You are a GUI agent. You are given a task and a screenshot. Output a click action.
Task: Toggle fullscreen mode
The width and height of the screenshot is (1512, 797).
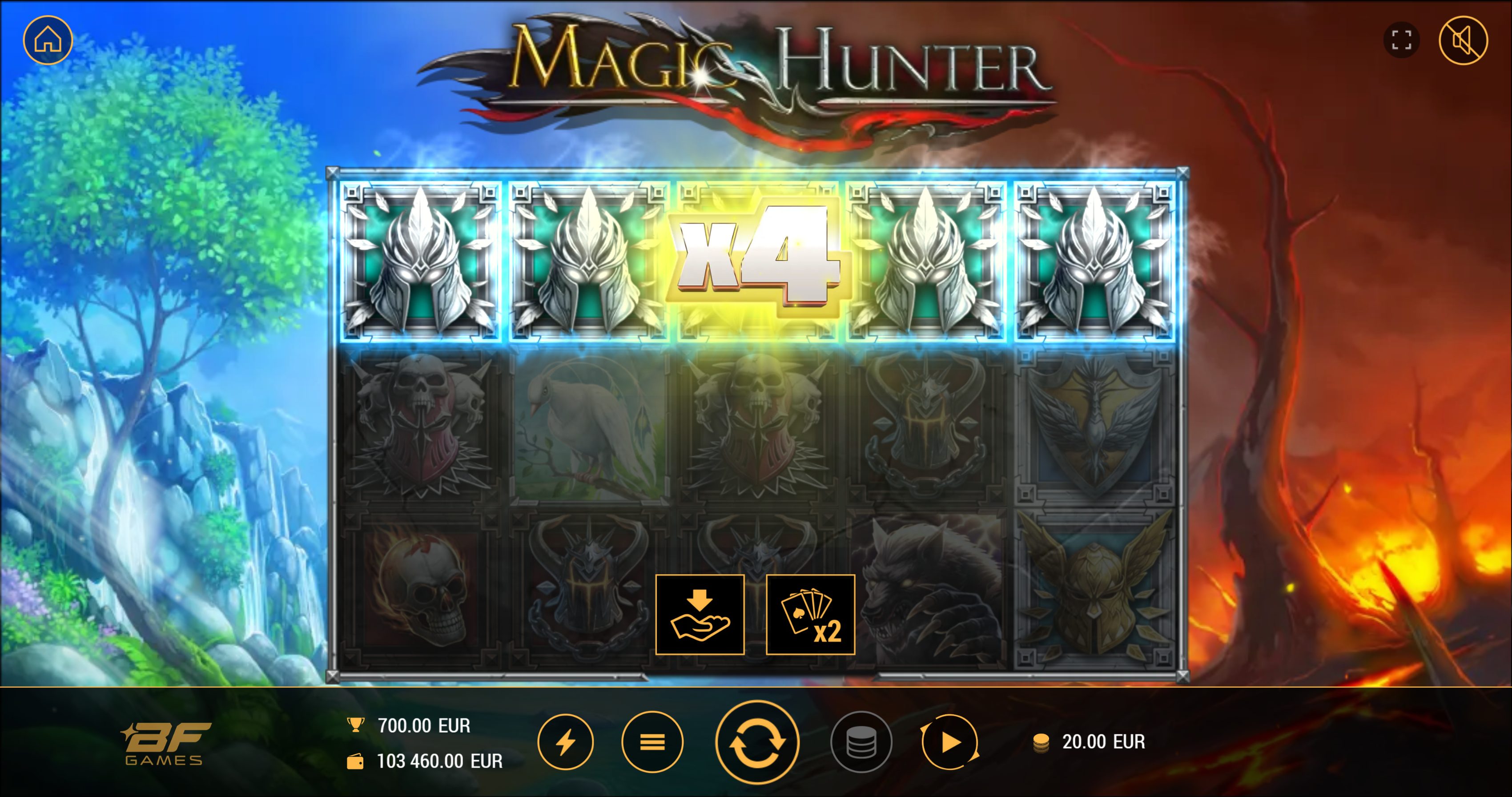click(x=1401, y=40)
